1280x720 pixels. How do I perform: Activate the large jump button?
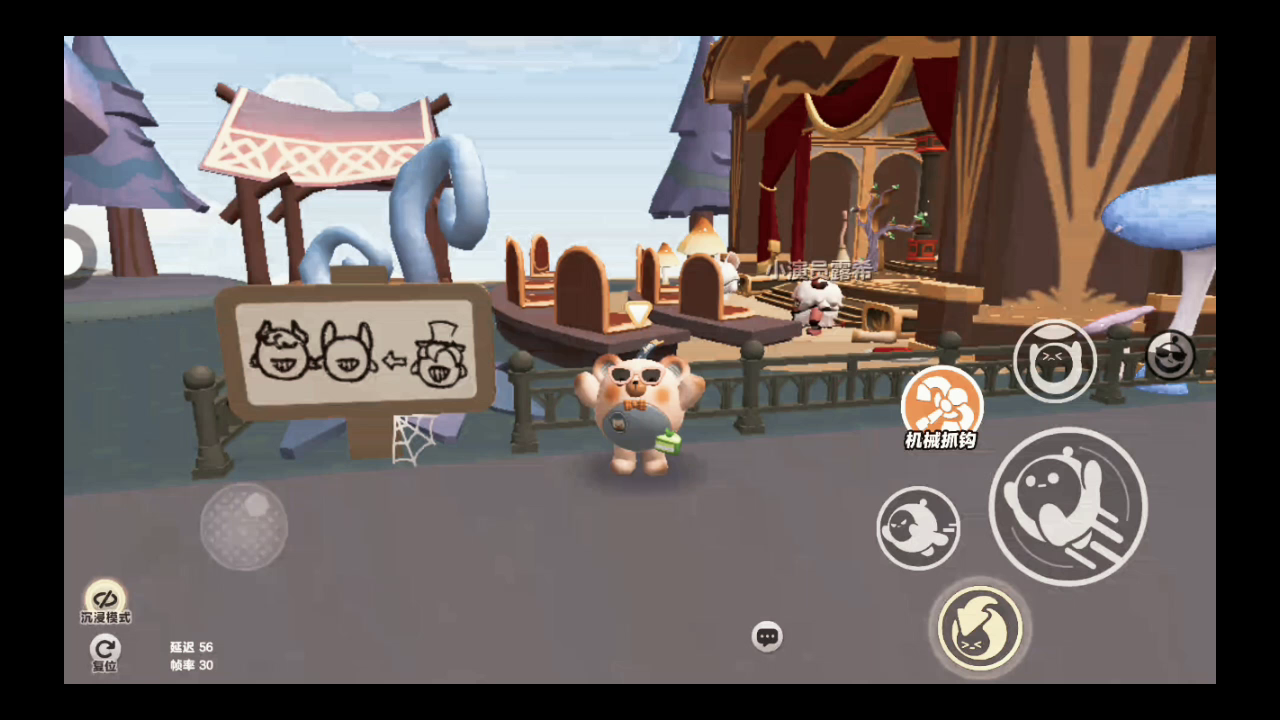(1067, 506)
